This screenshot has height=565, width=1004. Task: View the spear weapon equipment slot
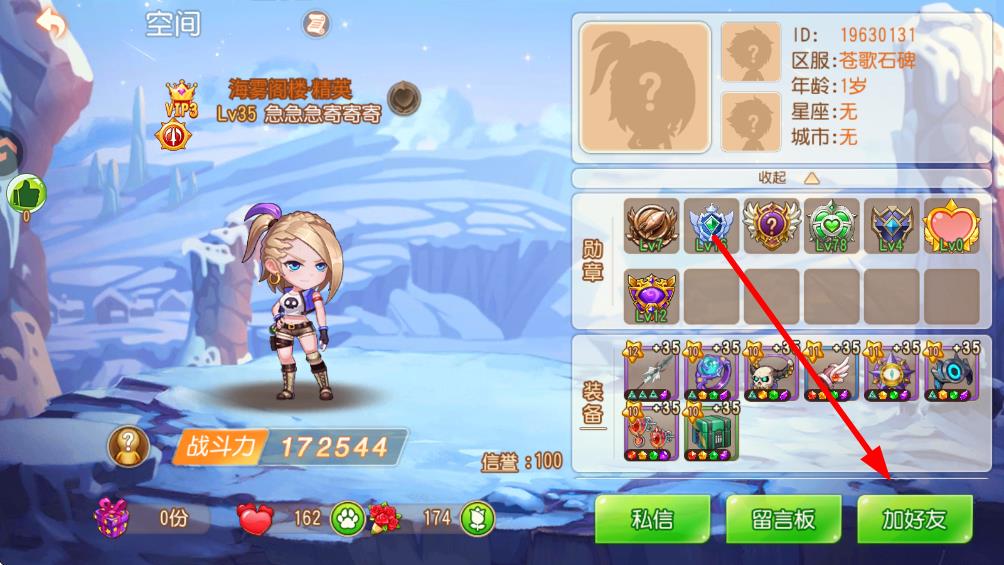651,372
